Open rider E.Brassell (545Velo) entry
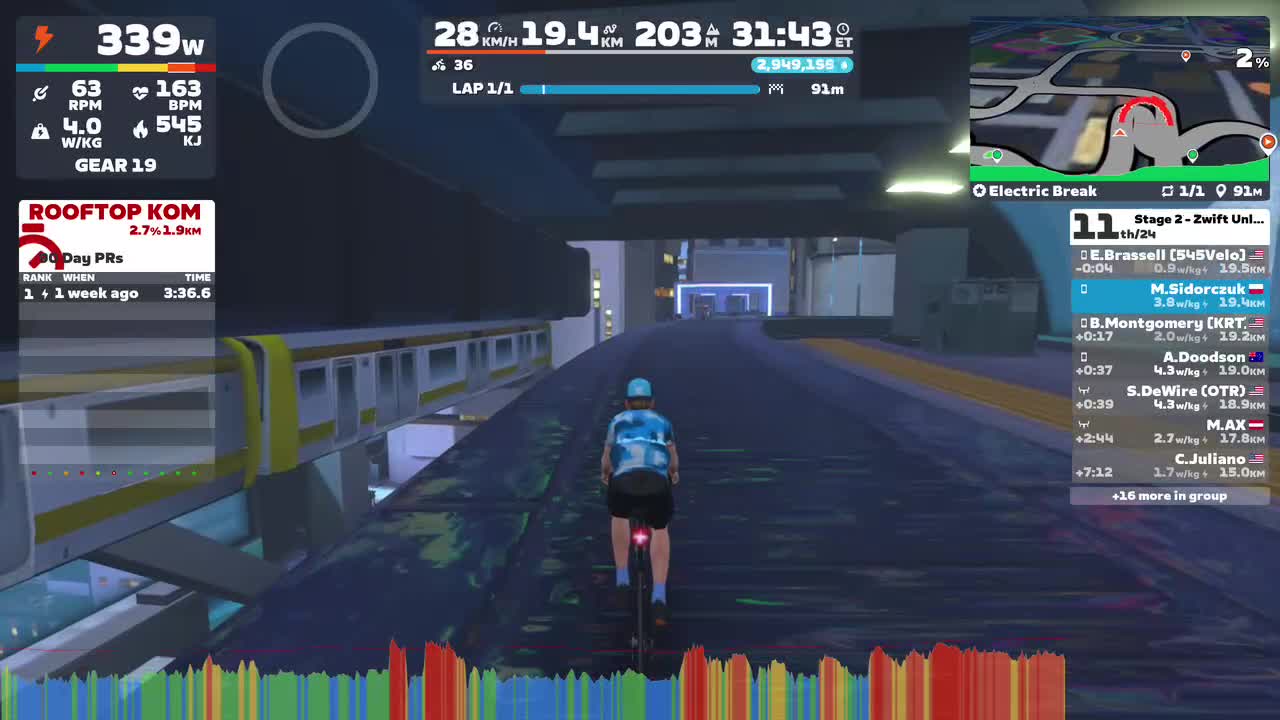Screen dimensions: 1280x720 pyautogui.click(x=1170, y=261)
